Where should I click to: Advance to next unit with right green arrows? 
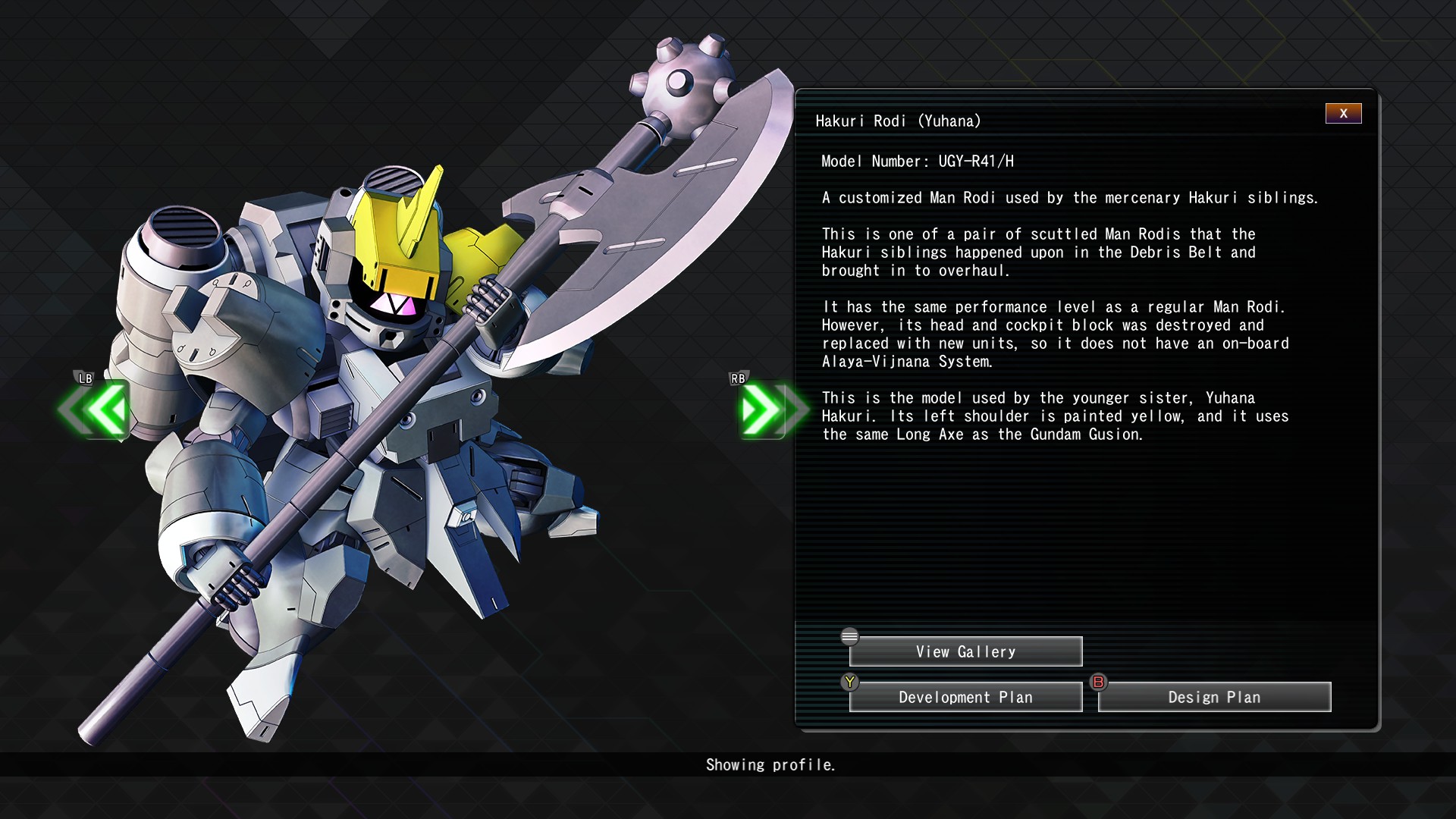[x=766, y=409]
